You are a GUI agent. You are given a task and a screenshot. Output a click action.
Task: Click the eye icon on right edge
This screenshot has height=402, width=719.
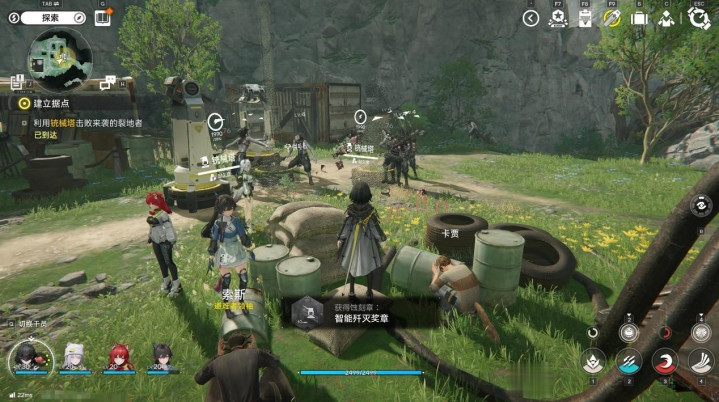click(704, 208)
